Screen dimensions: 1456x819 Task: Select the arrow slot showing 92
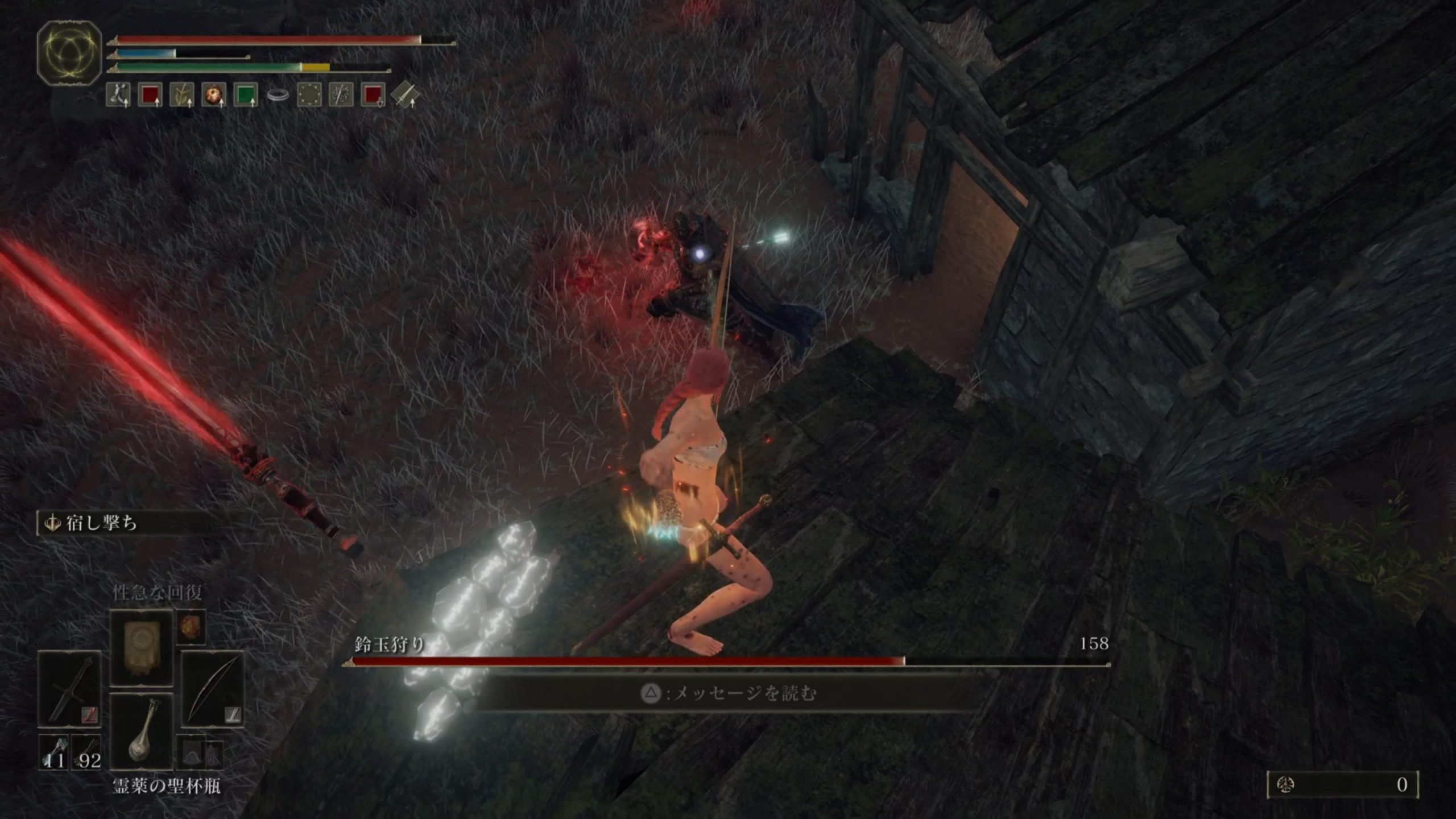86,753
